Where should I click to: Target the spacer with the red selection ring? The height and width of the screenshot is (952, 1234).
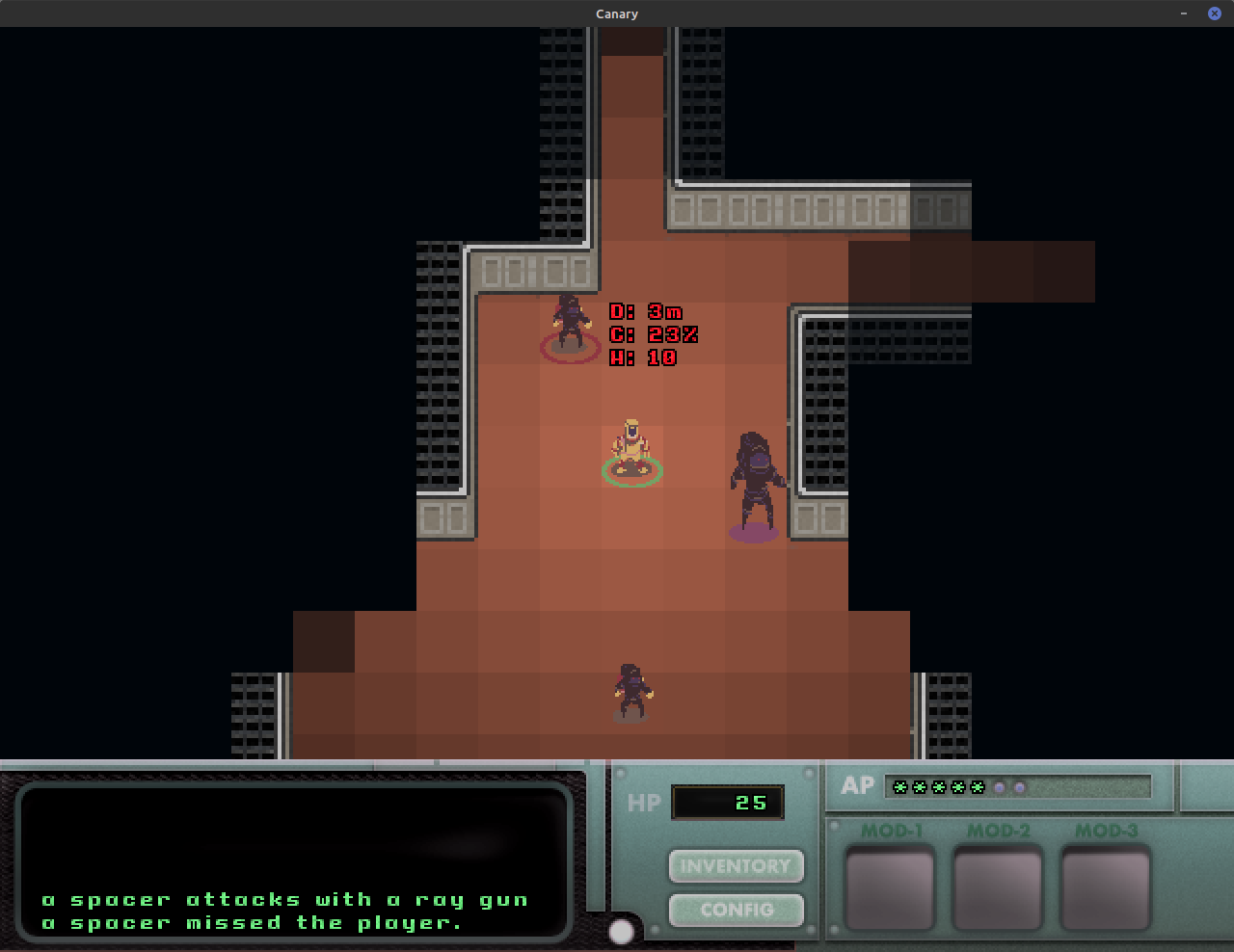(x=570, y=326)
